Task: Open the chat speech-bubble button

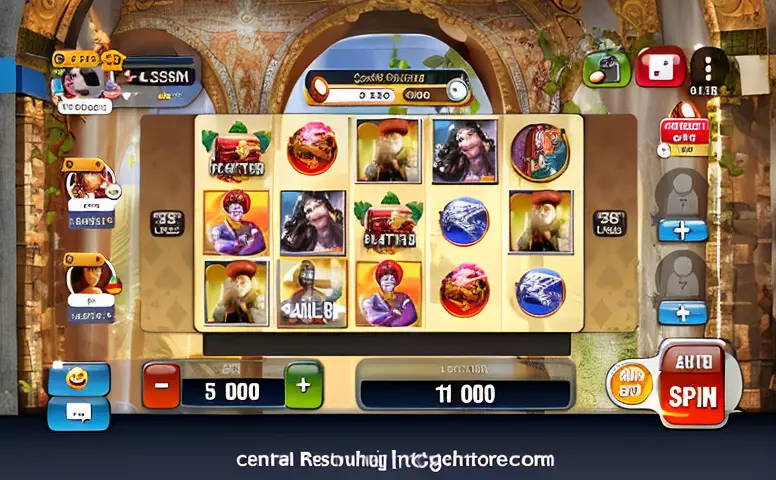Action: click(x=79, y=410)
